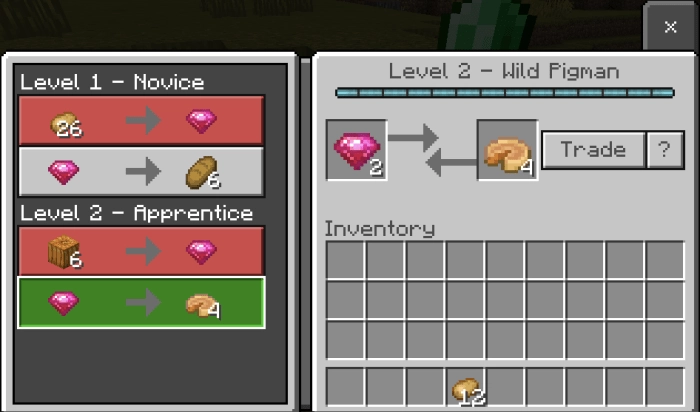This screenshot has height=412, width=700.
Task: Take the pumpkin pie from output slot
Action: click(x=507, y=151)
